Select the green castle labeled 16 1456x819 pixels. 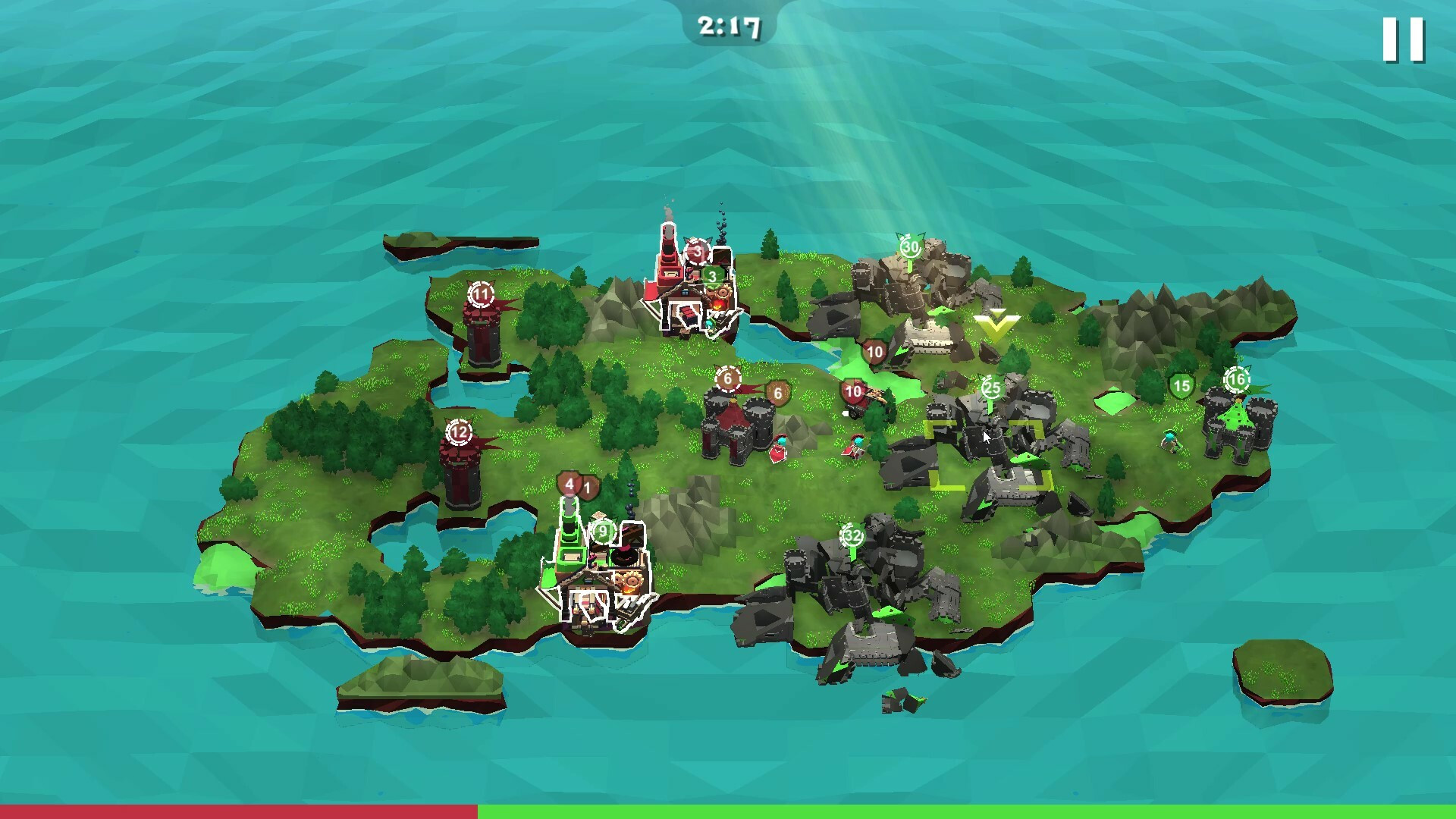(x=1238, y=425)
